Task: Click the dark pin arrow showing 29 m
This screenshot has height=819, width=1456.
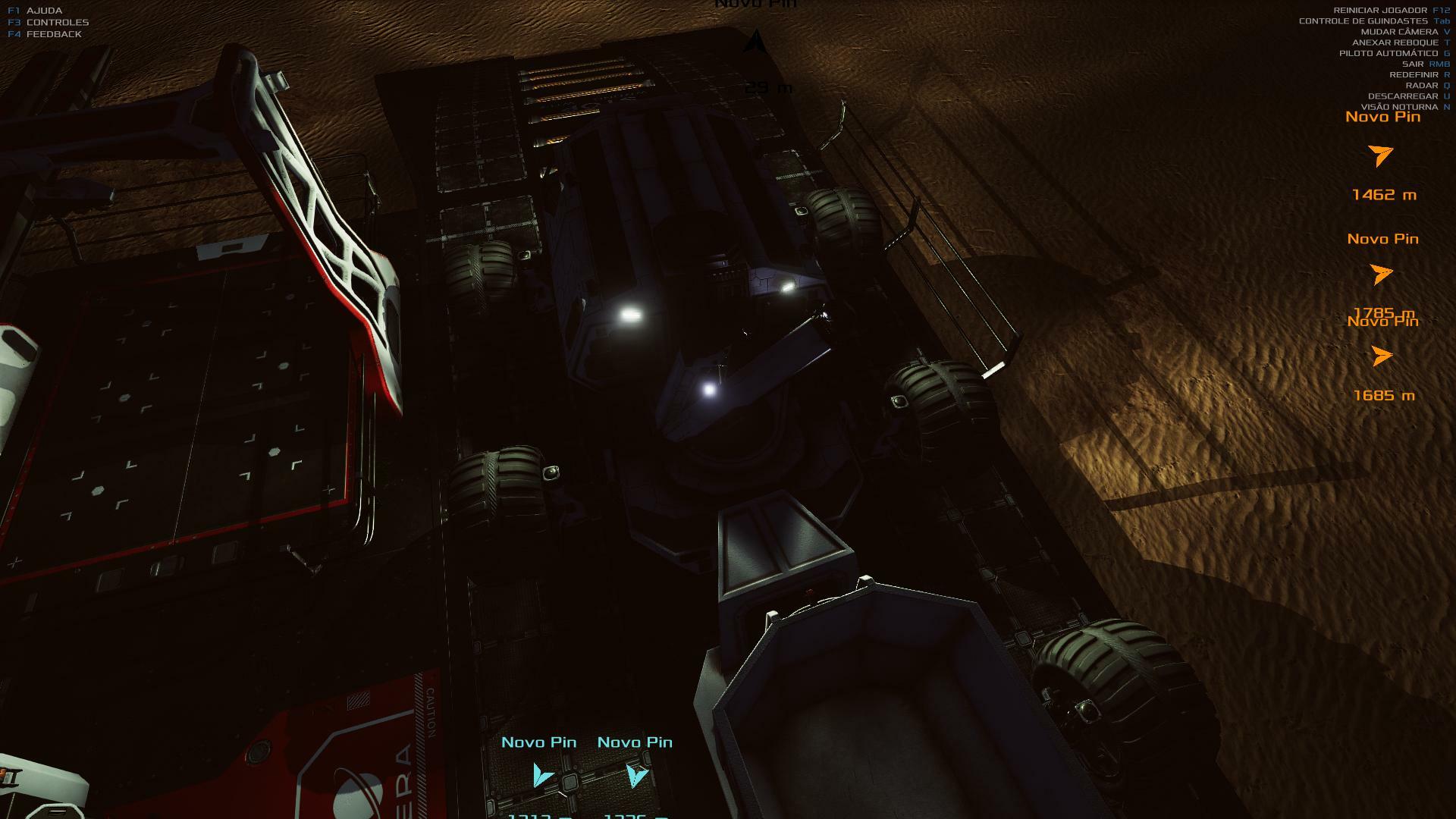Action: point(755,42)
